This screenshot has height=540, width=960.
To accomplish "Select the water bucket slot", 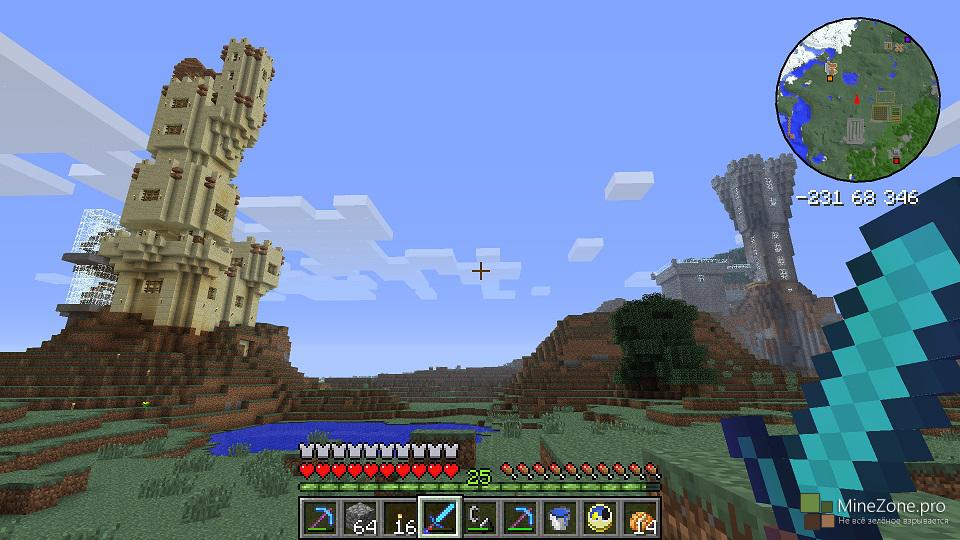I will (560, 517).
